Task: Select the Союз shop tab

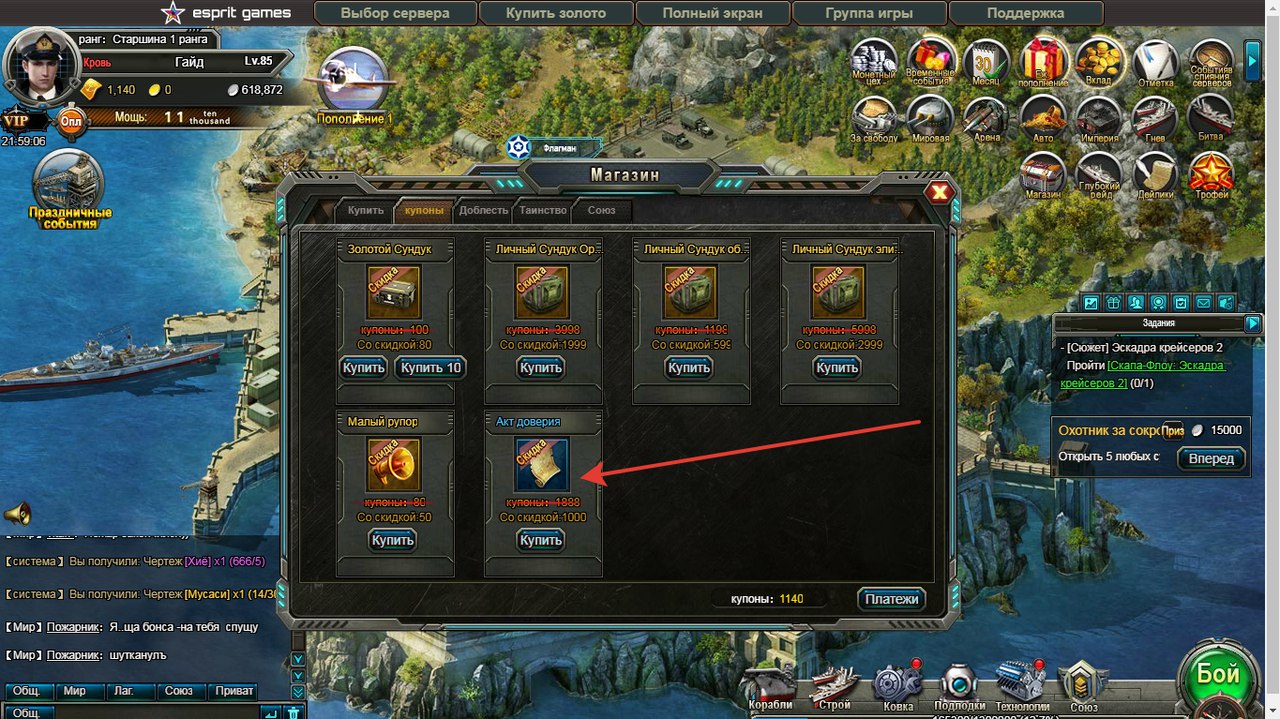Action: click(x=602, y=210)
